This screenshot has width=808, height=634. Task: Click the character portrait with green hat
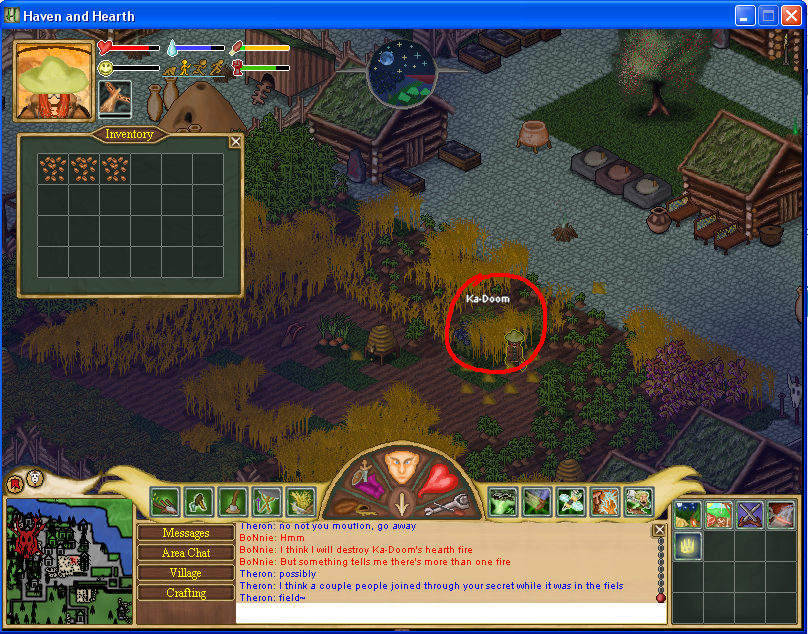[54, 80]
